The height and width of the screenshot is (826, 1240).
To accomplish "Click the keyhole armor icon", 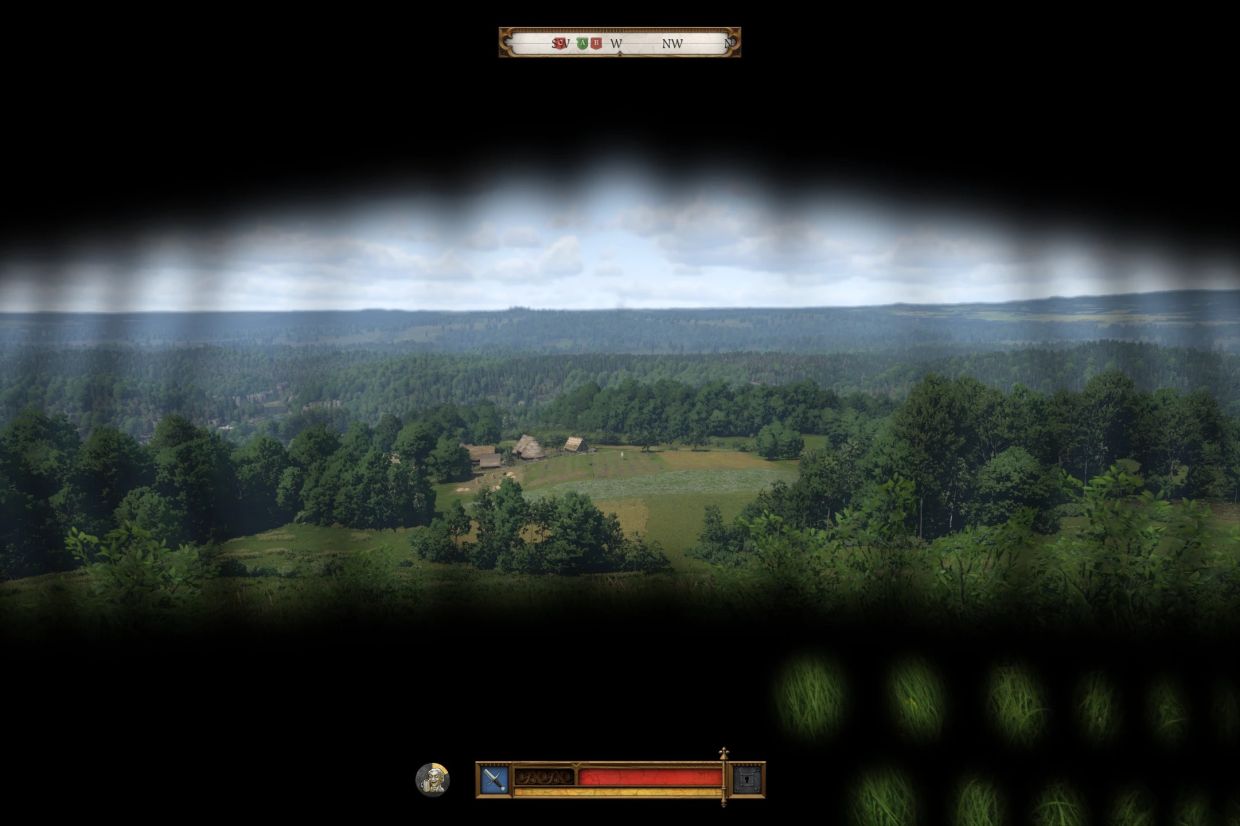I will 747,779.
